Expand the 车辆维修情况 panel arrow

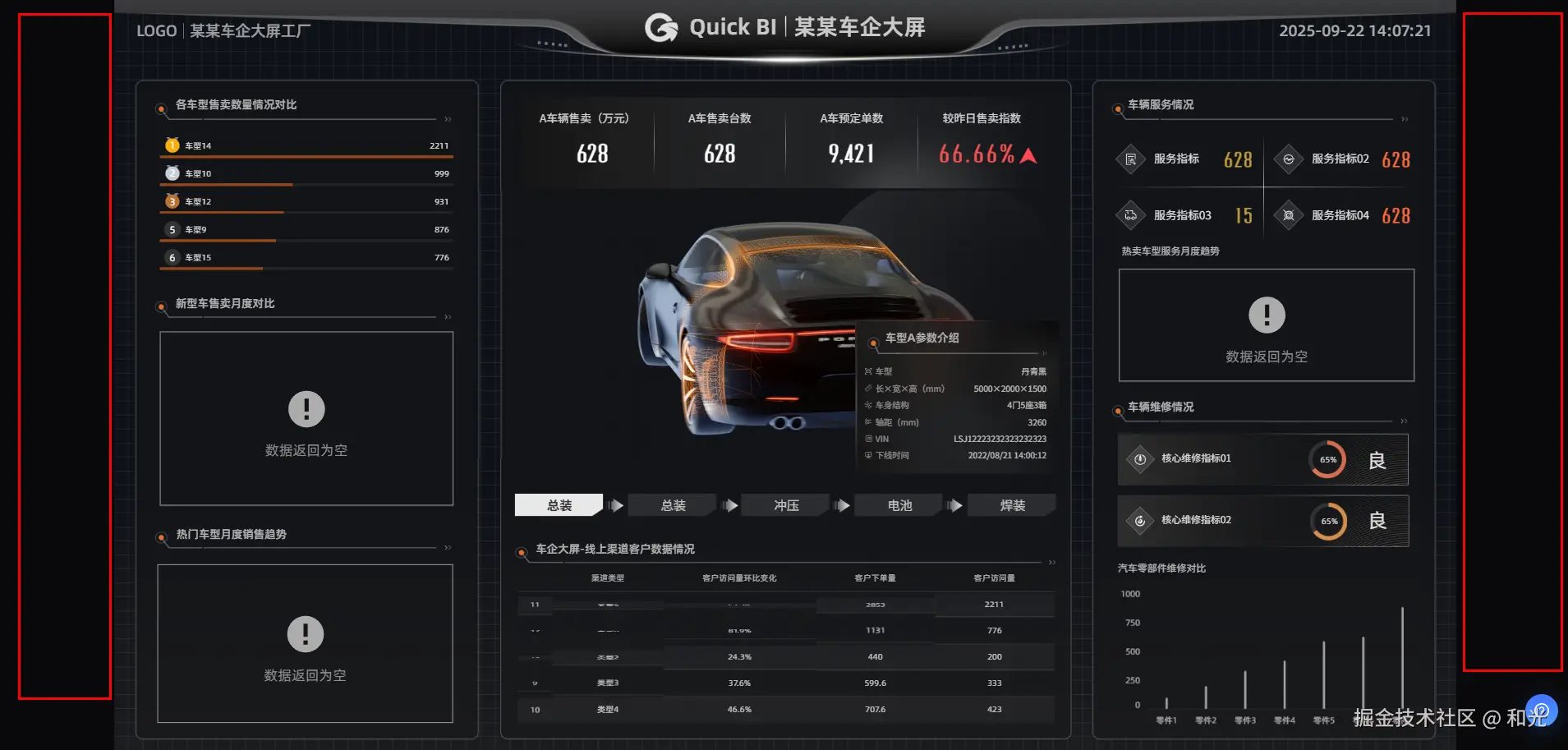(1405, 421)
